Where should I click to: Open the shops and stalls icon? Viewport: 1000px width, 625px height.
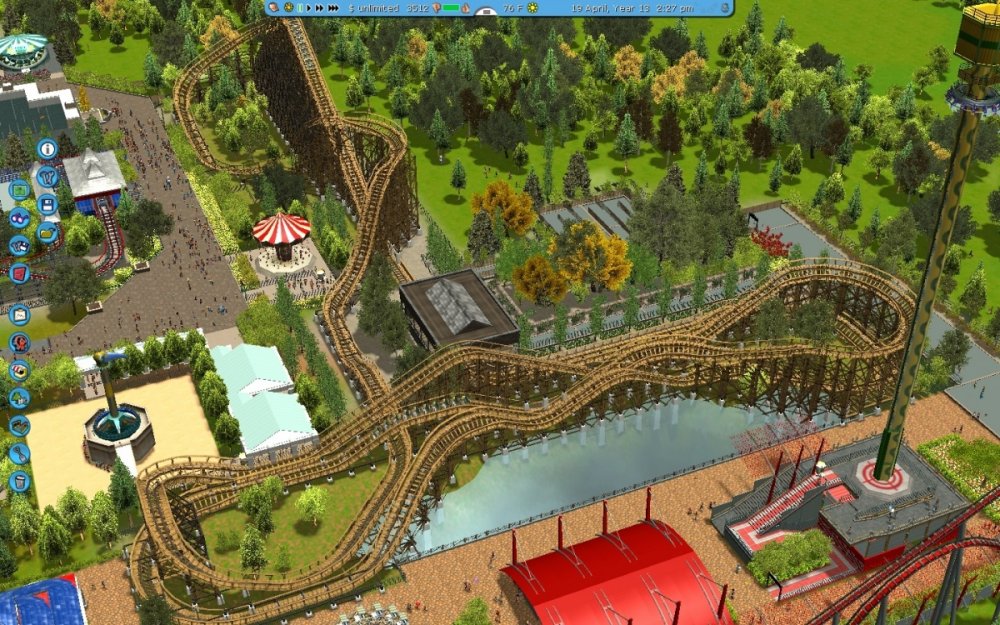(x=19, y=370)
